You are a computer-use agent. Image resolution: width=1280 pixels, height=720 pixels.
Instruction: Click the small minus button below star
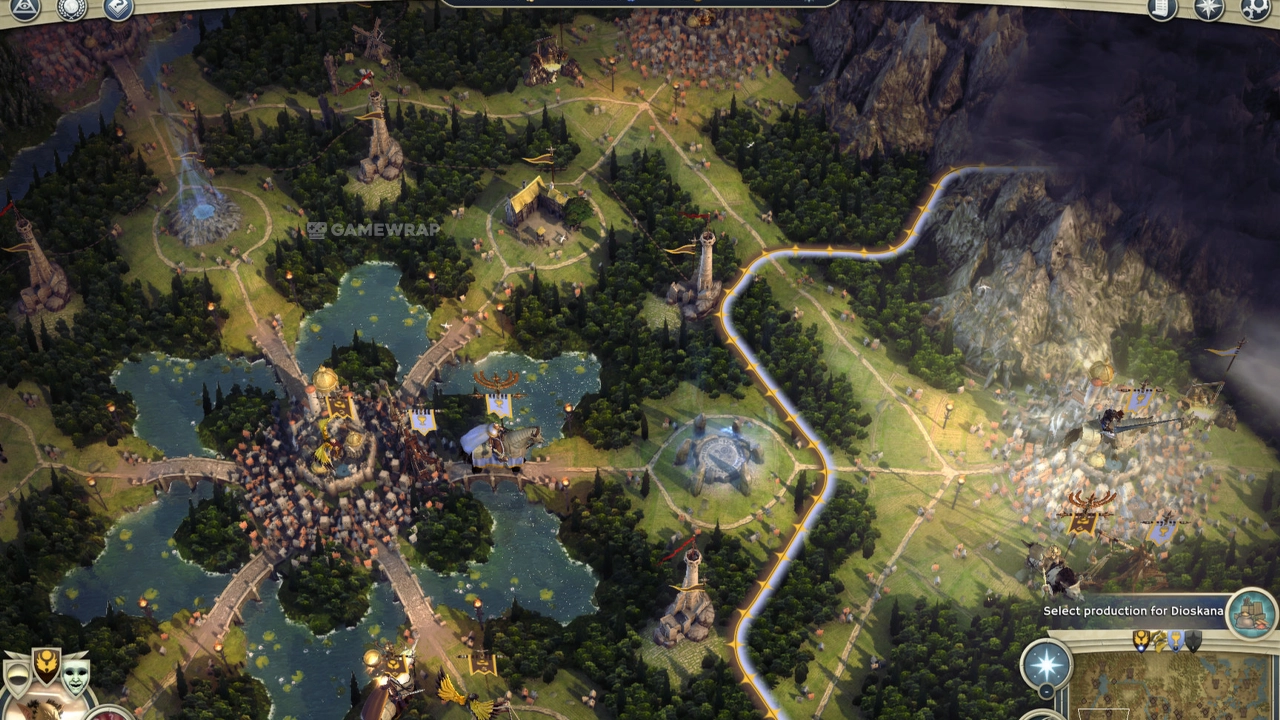click(x=1046, y=692)
